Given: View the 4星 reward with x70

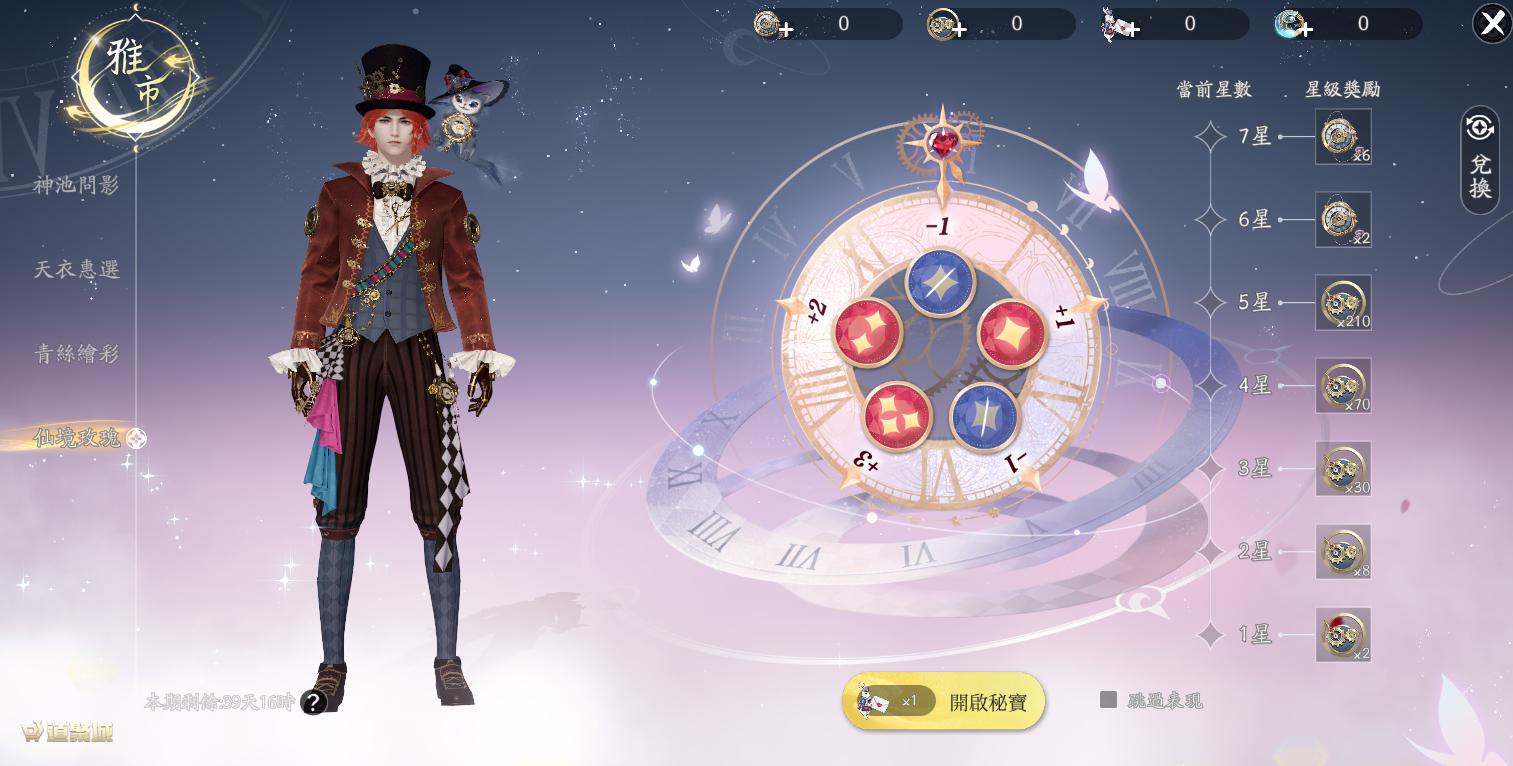Looking at the screenshot, I should 1343,386.
